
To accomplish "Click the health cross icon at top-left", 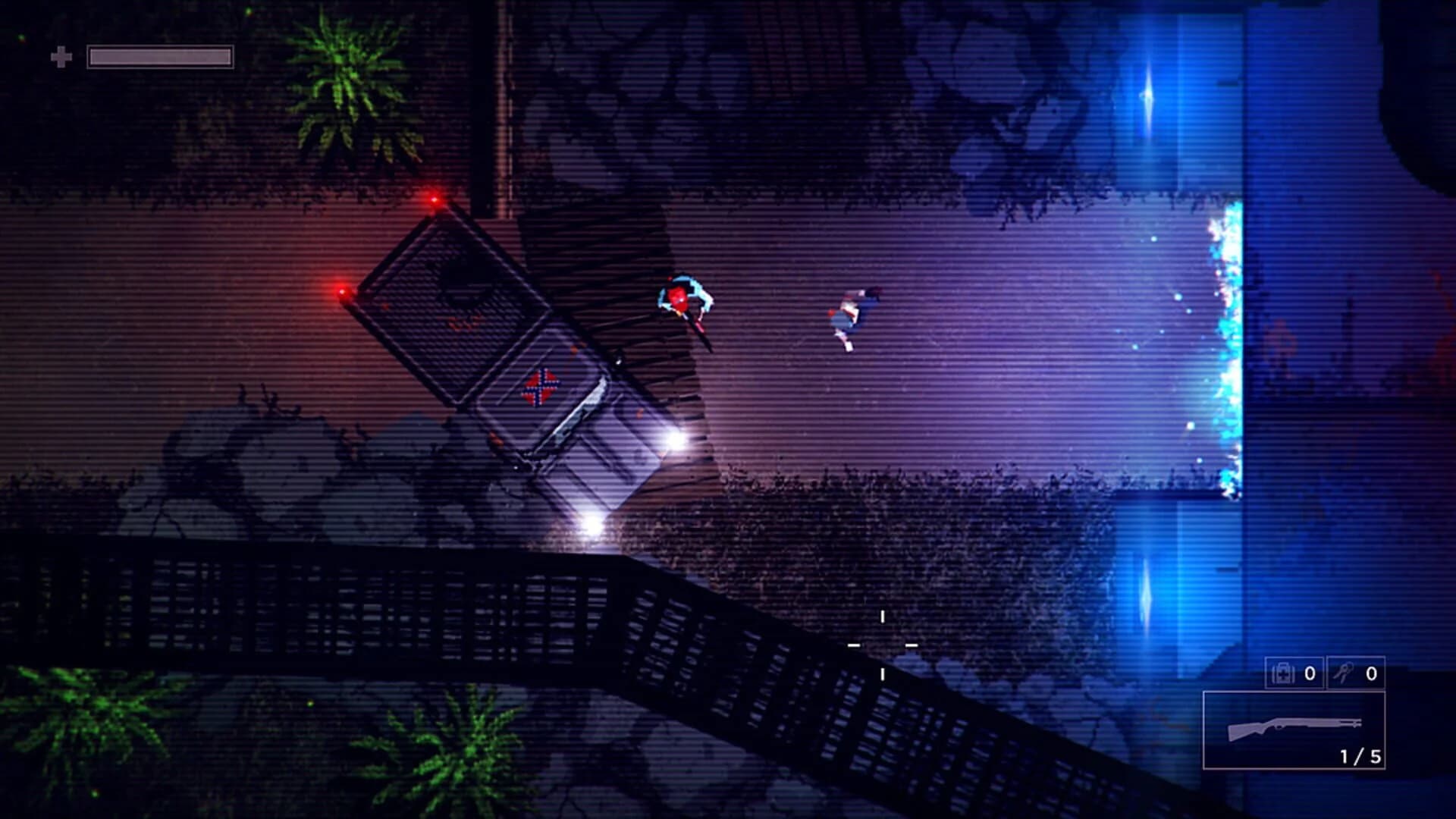I will coord(61,55).
